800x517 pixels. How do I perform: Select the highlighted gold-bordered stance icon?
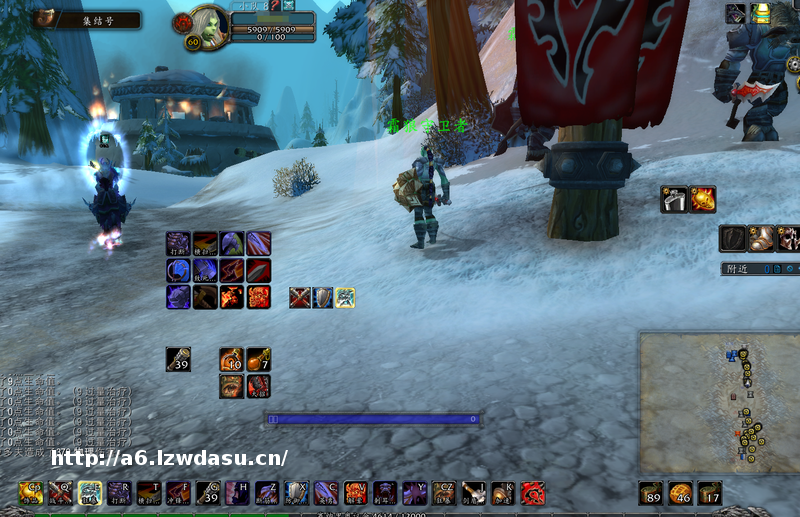pyautogui.click(x=345, y=297)
